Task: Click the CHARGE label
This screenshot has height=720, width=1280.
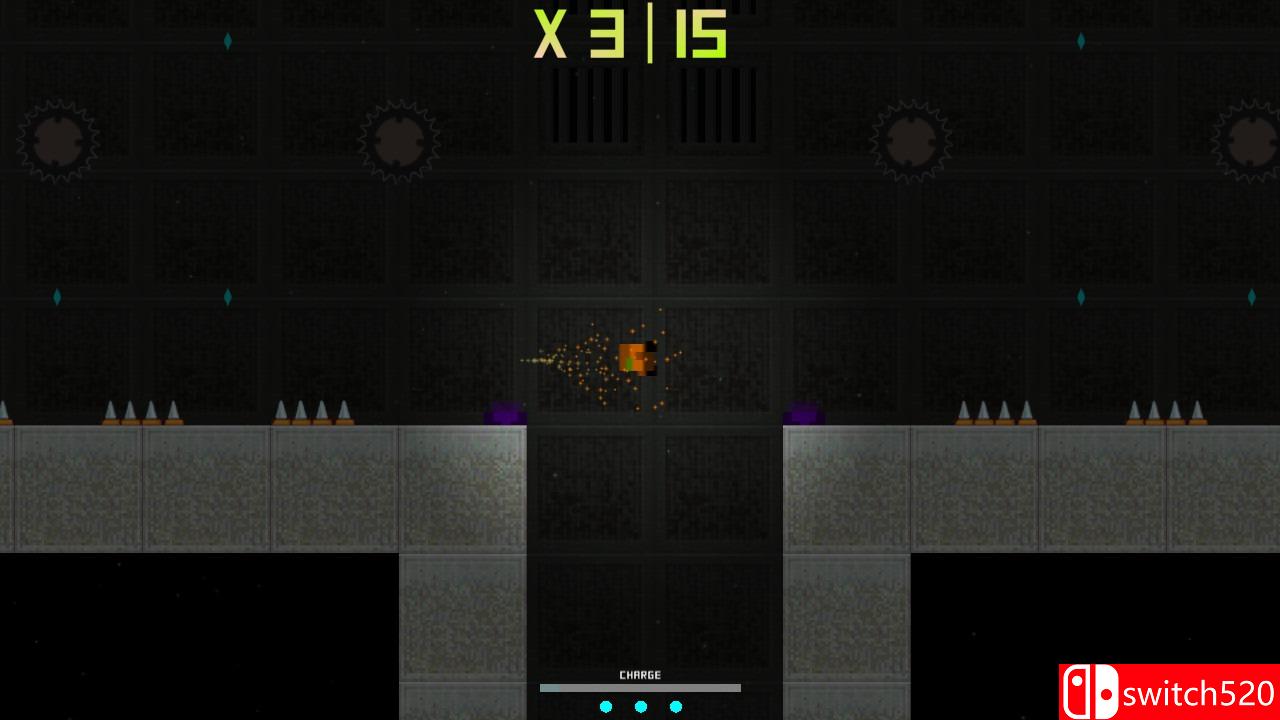Action: (640, 674)
